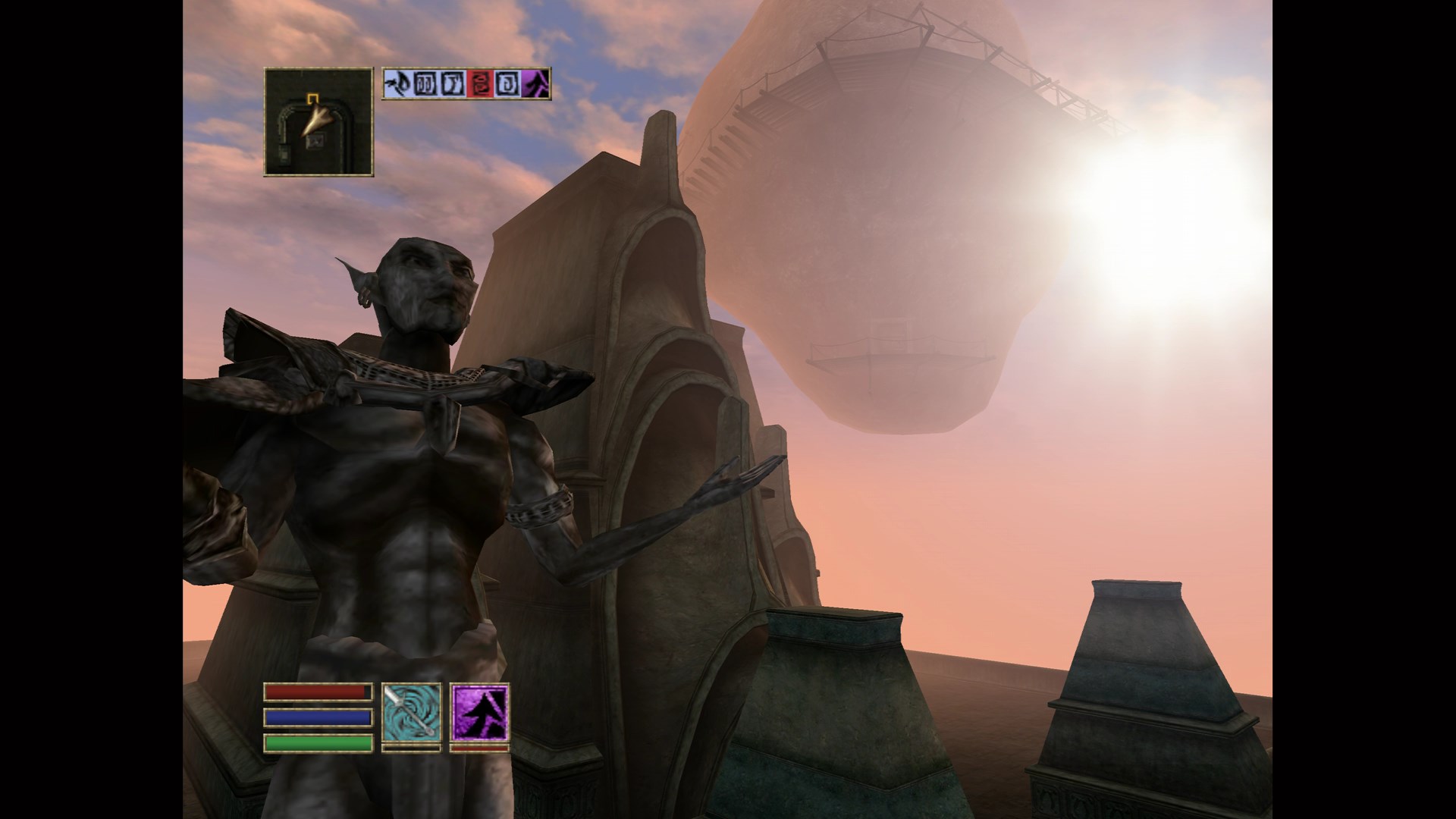Viewport: 1456px width, 819px height.
Task: Inspect the arrow-and-flame active effect icon
Action: (x=397, y=83)
